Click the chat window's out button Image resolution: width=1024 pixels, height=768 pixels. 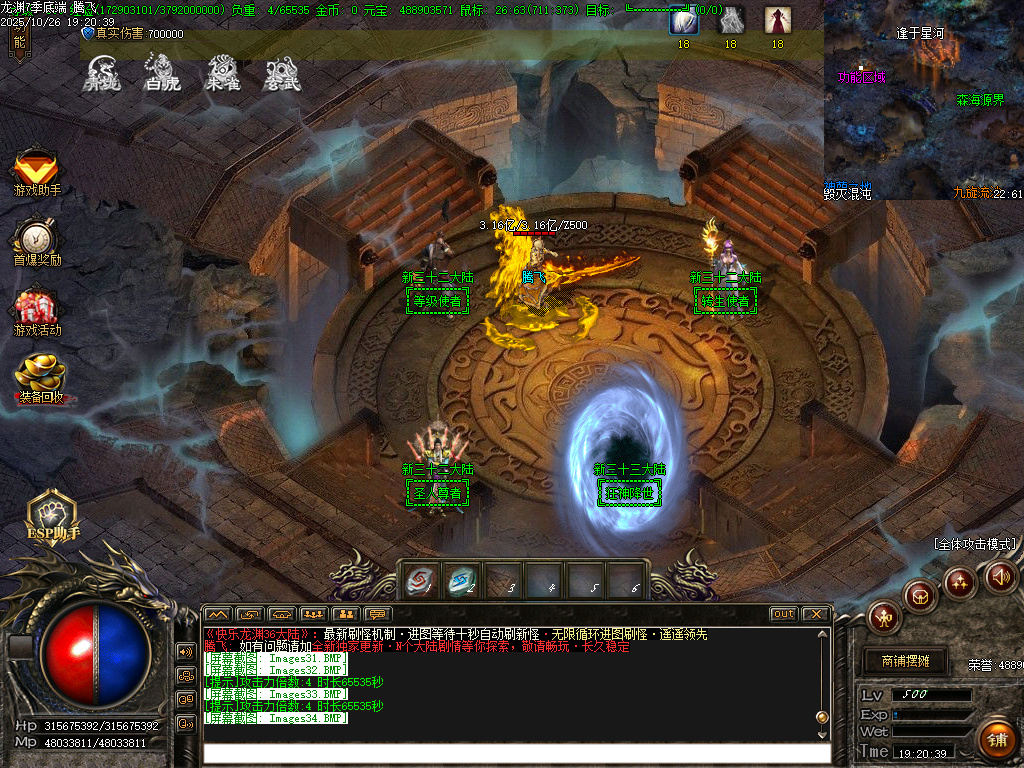click(783, 613)
